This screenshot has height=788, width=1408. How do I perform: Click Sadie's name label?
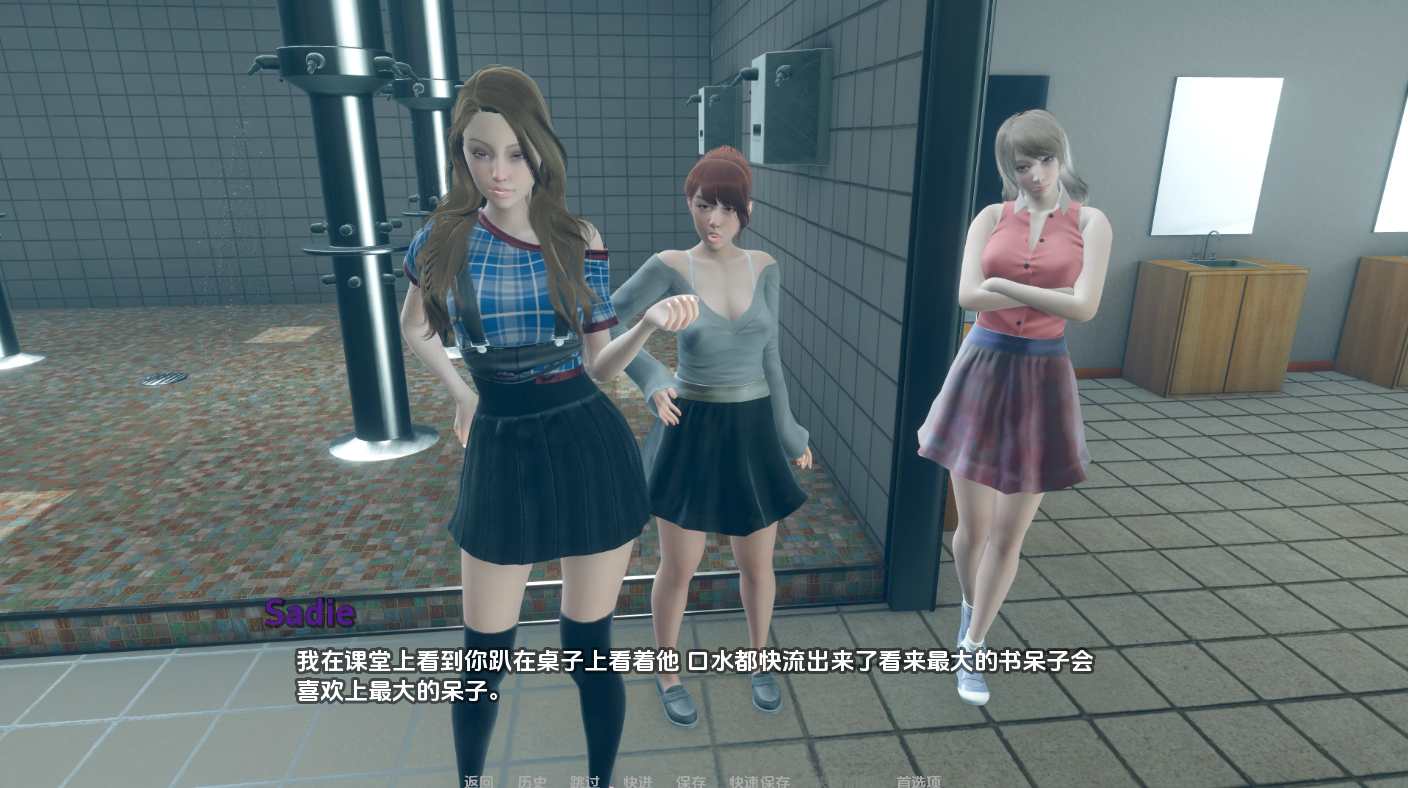pos(309,612)
